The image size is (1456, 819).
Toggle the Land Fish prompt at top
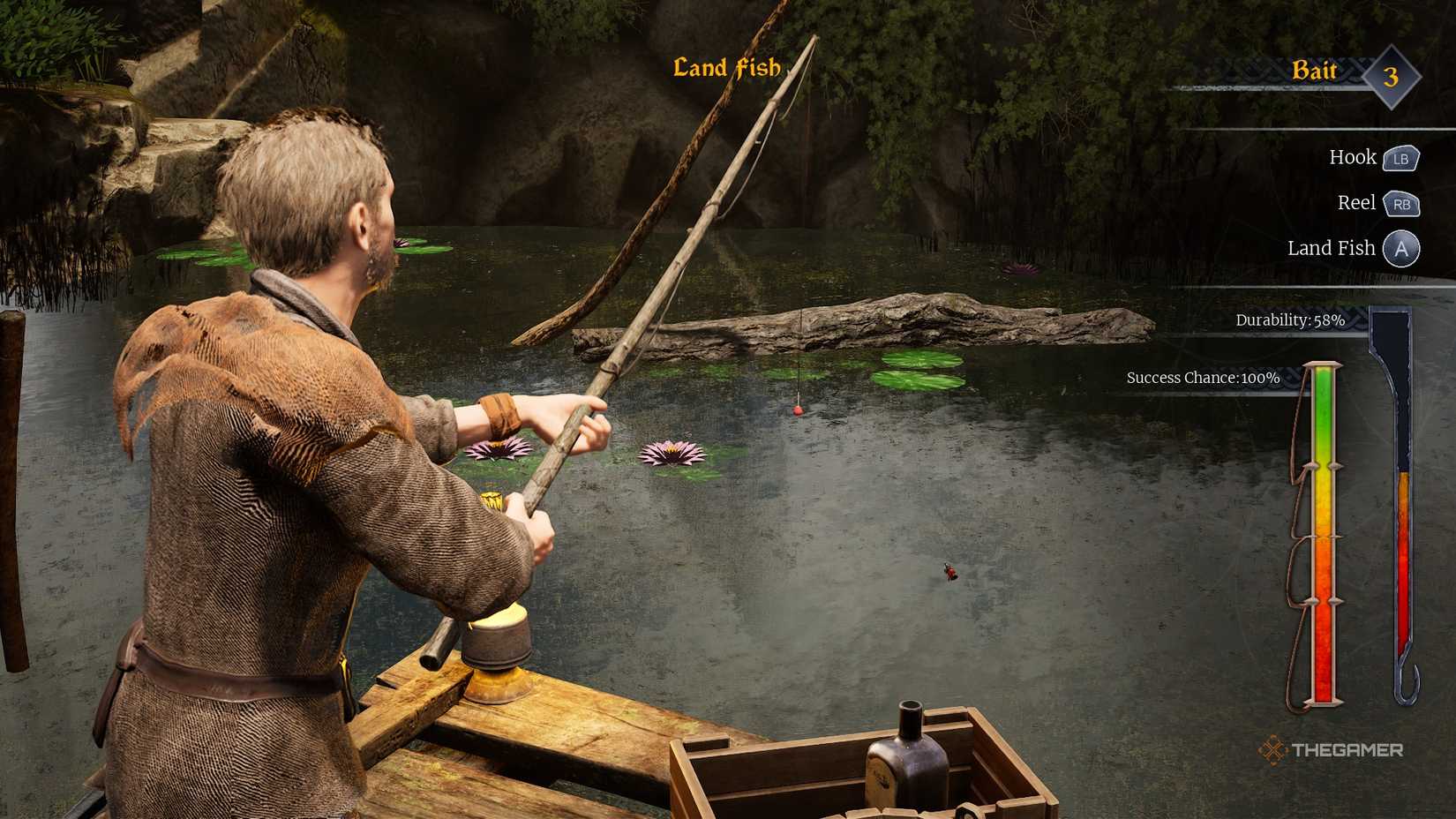[x=727, y=65]
